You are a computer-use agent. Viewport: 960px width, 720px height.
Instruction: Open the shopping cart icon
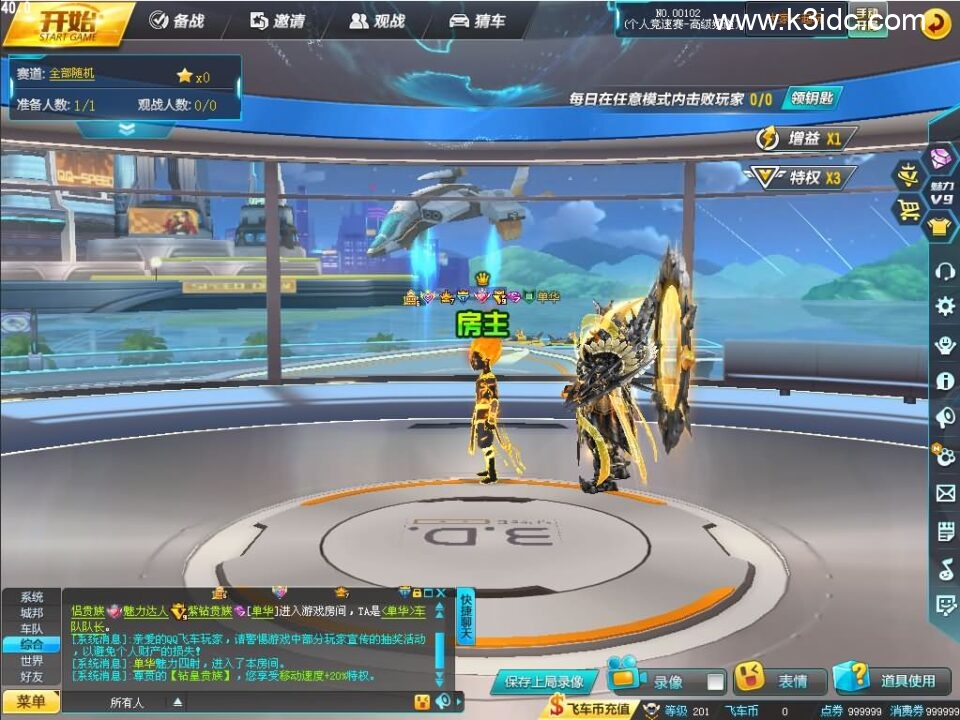tap(910, 209)
